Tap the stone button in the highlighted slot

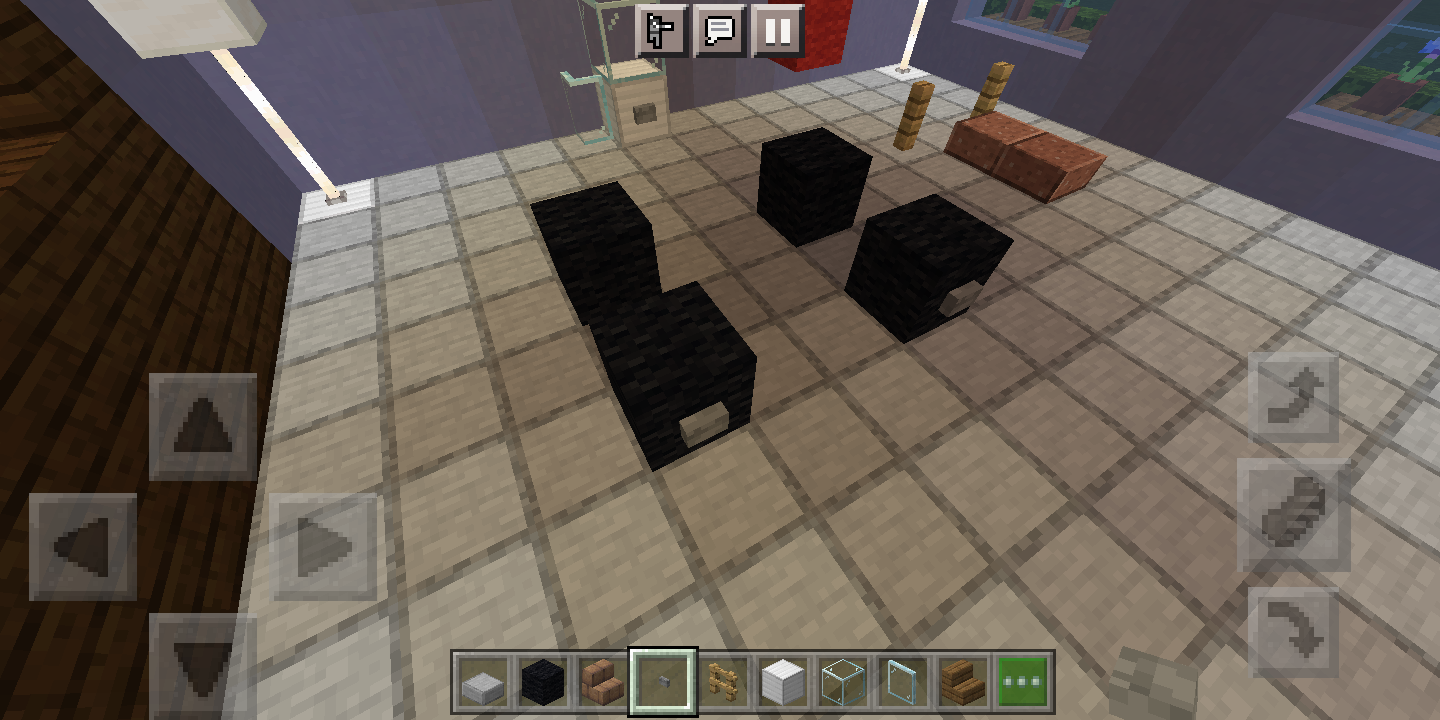coord(662,682)
